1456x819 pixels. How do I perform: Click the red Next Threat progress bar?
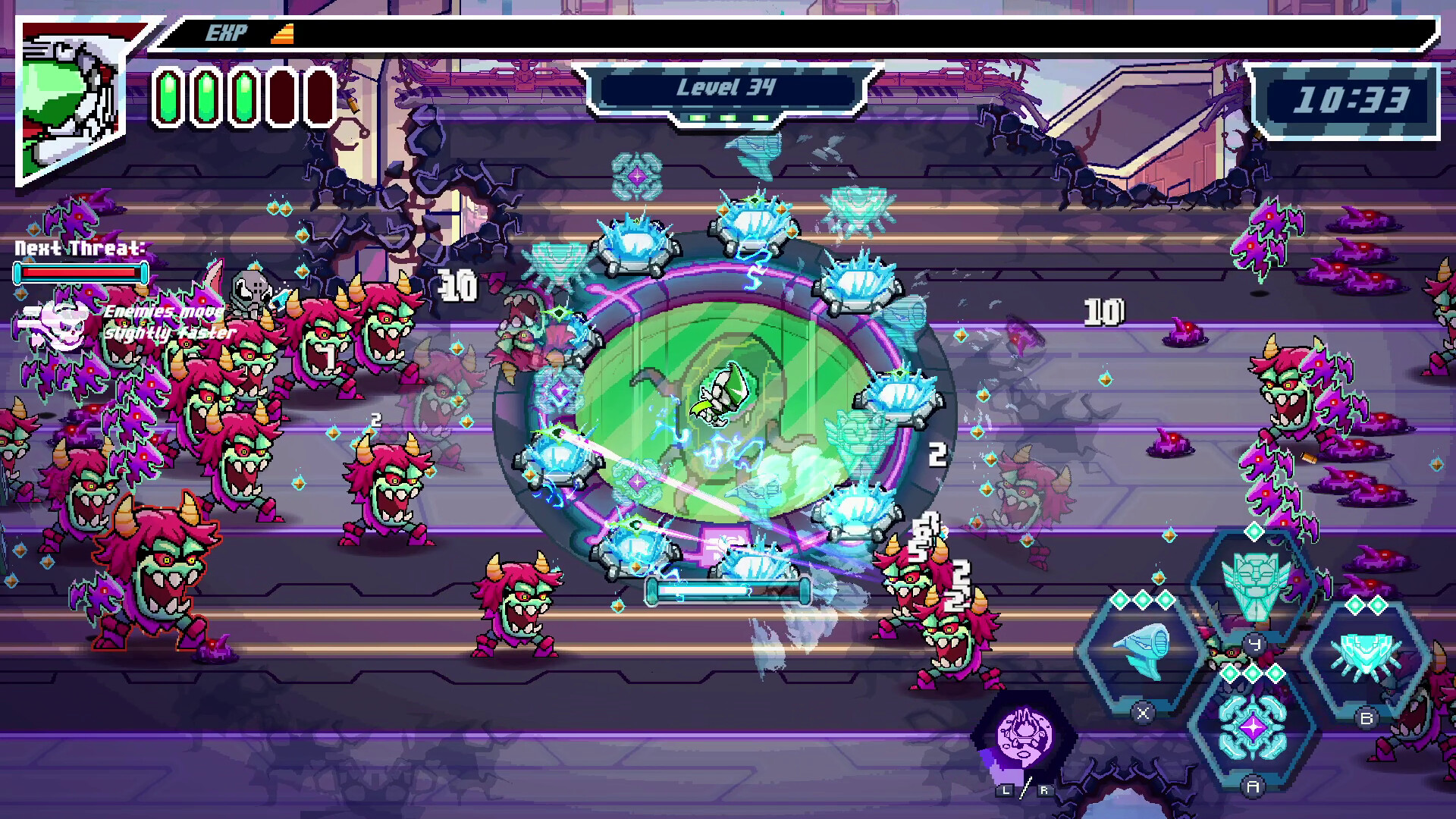[80, 271]
